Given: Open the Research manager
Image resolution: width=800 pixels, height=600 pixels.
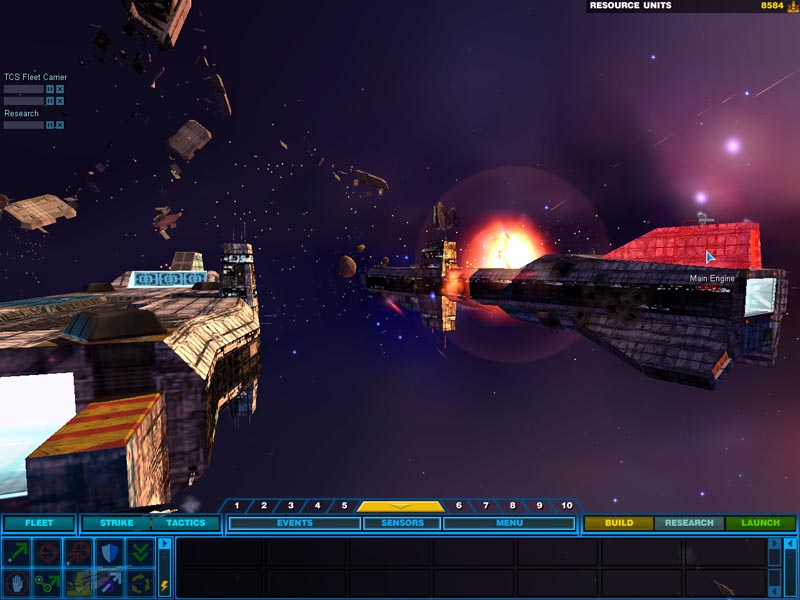Looking at the screenshot, I should click(x=689, y=523).
